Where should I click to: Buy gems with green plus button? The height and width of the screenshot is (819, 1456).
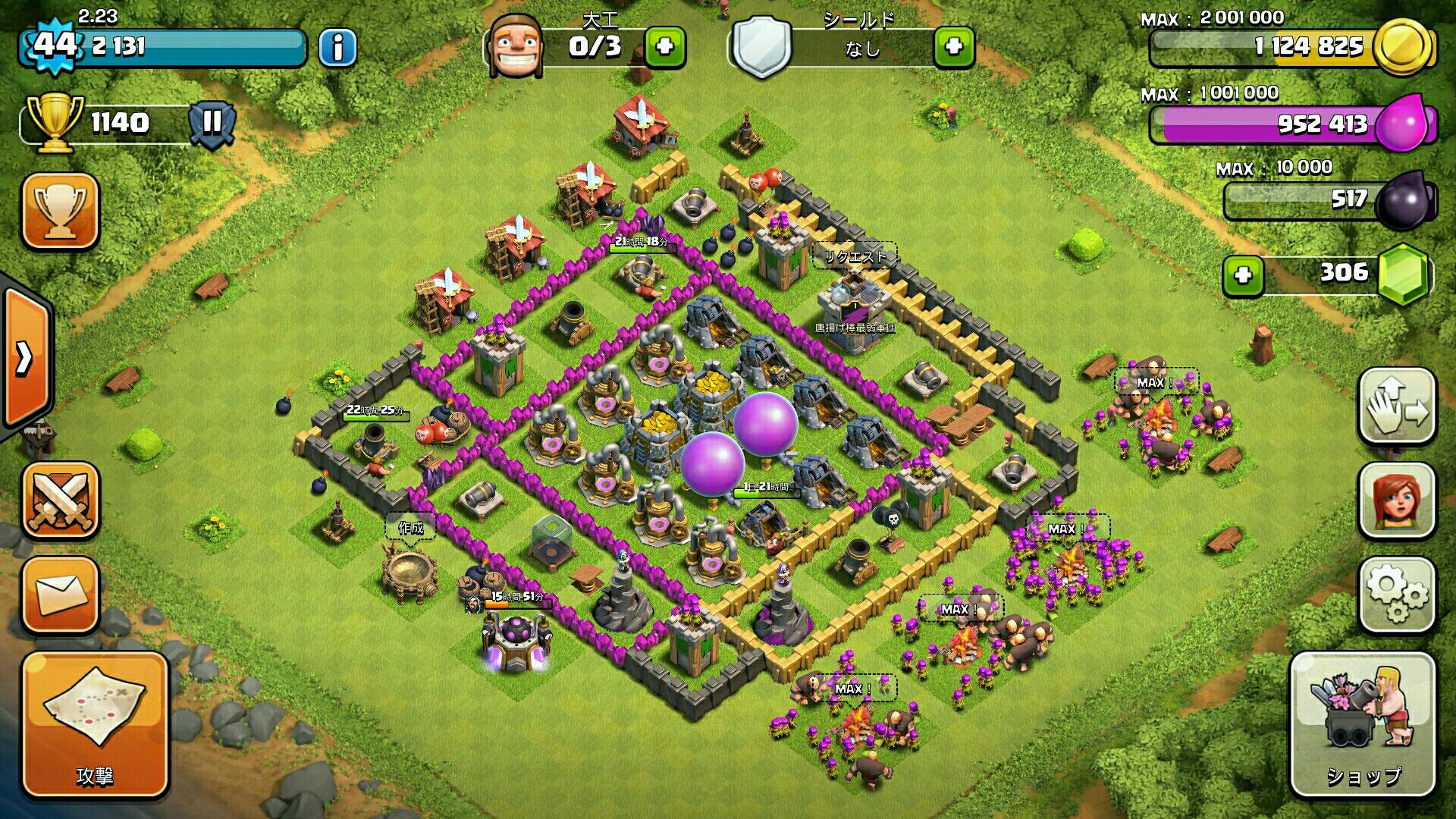point(1243,275)
